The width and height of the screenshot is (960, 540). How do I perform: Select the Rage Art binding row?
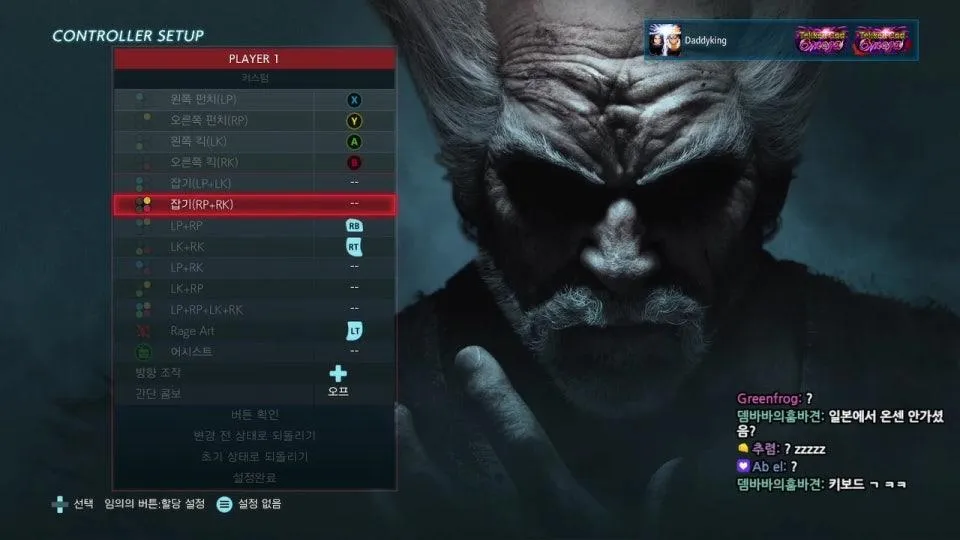[254, 330]
